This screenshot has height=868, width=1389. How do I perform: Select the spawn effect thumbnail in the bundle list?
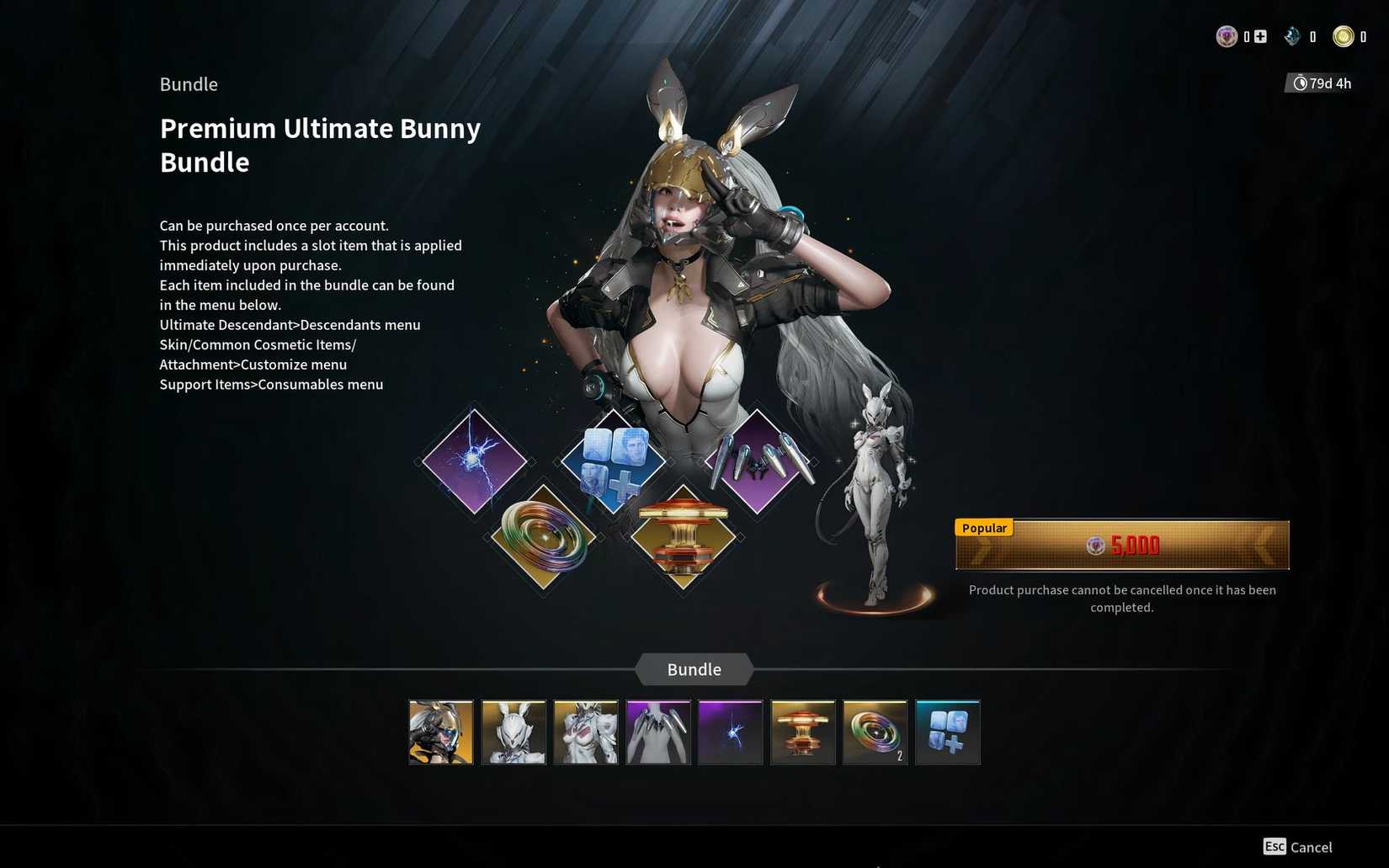[x=729, y=732]
